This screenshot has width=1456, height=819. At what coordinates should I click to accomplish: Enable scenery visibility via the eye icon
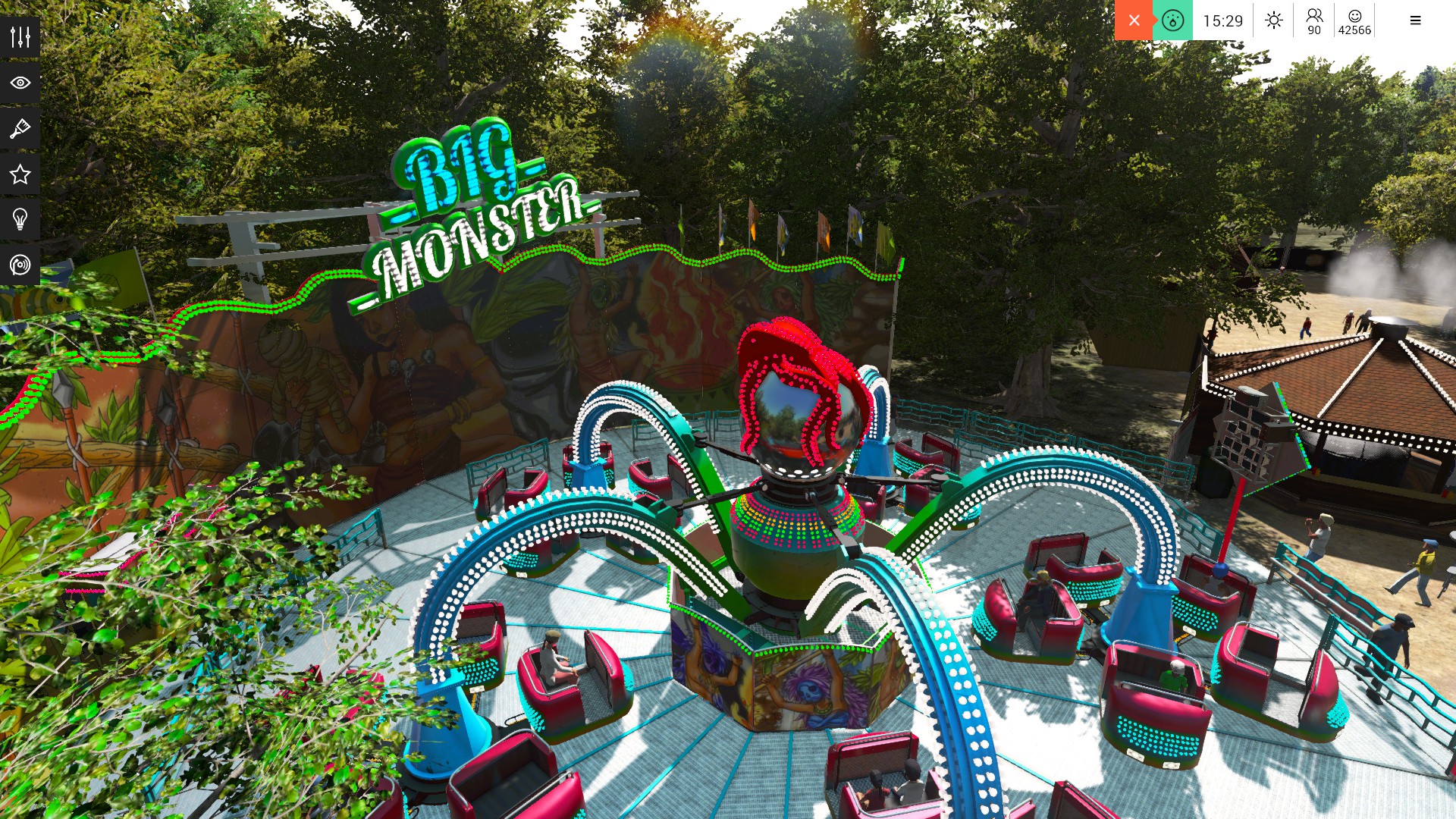tap(20, 83)
